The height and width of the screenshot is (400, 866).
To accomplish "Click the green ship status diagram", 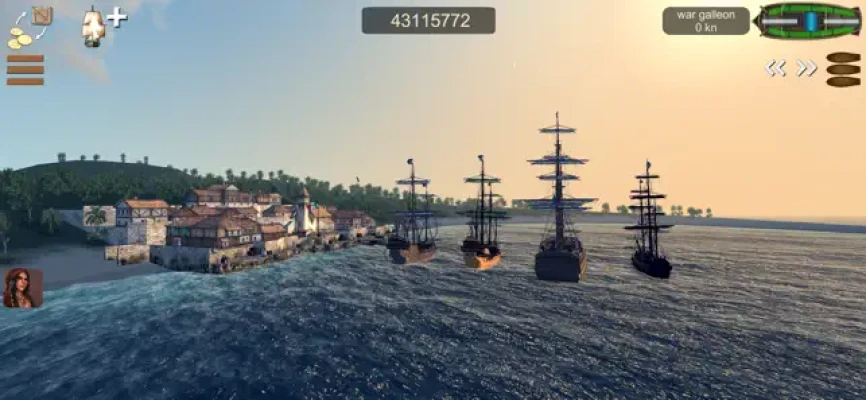I will tap(807, 20).
